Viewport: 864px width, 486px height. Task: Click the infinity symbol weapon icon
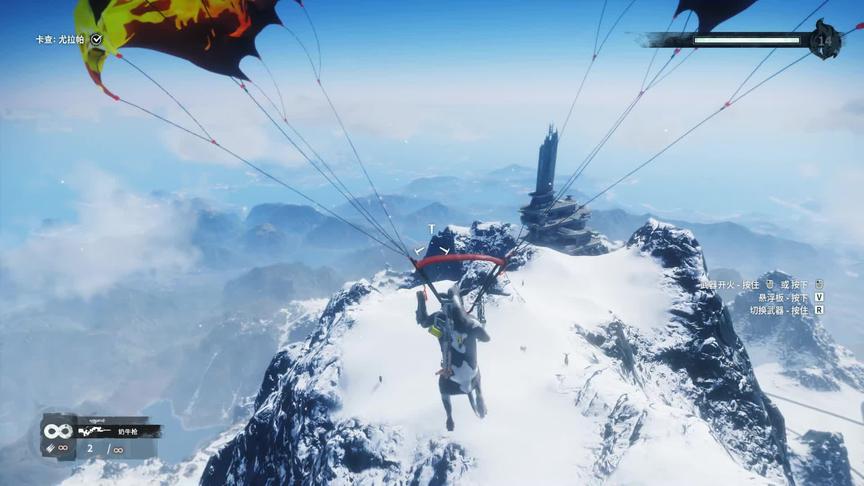[x=56, y=431]
